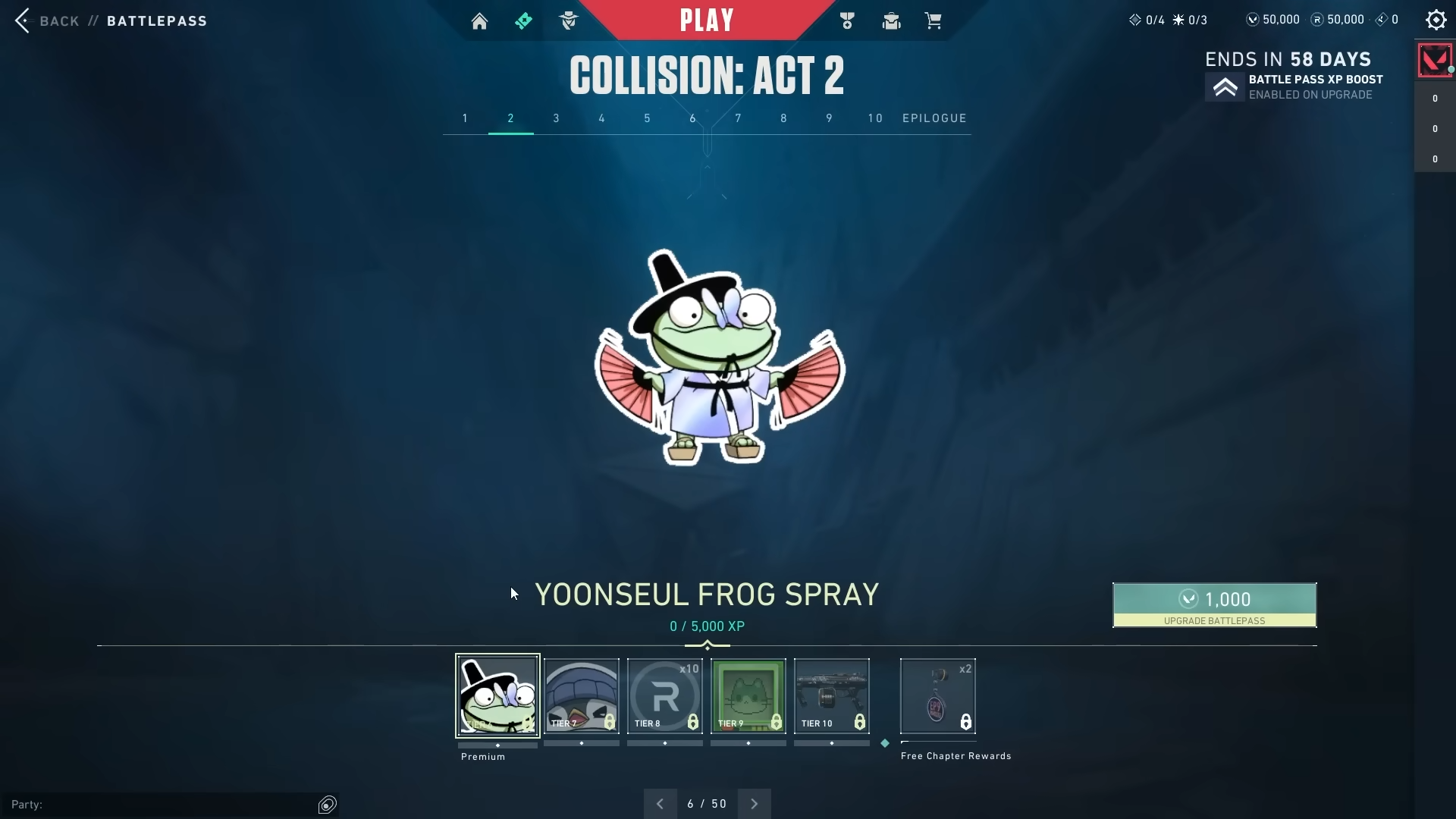Viewport: 1456px width, 819px height.
Task: Toggle the party voice indicator icon
Action: pos(327,804)
